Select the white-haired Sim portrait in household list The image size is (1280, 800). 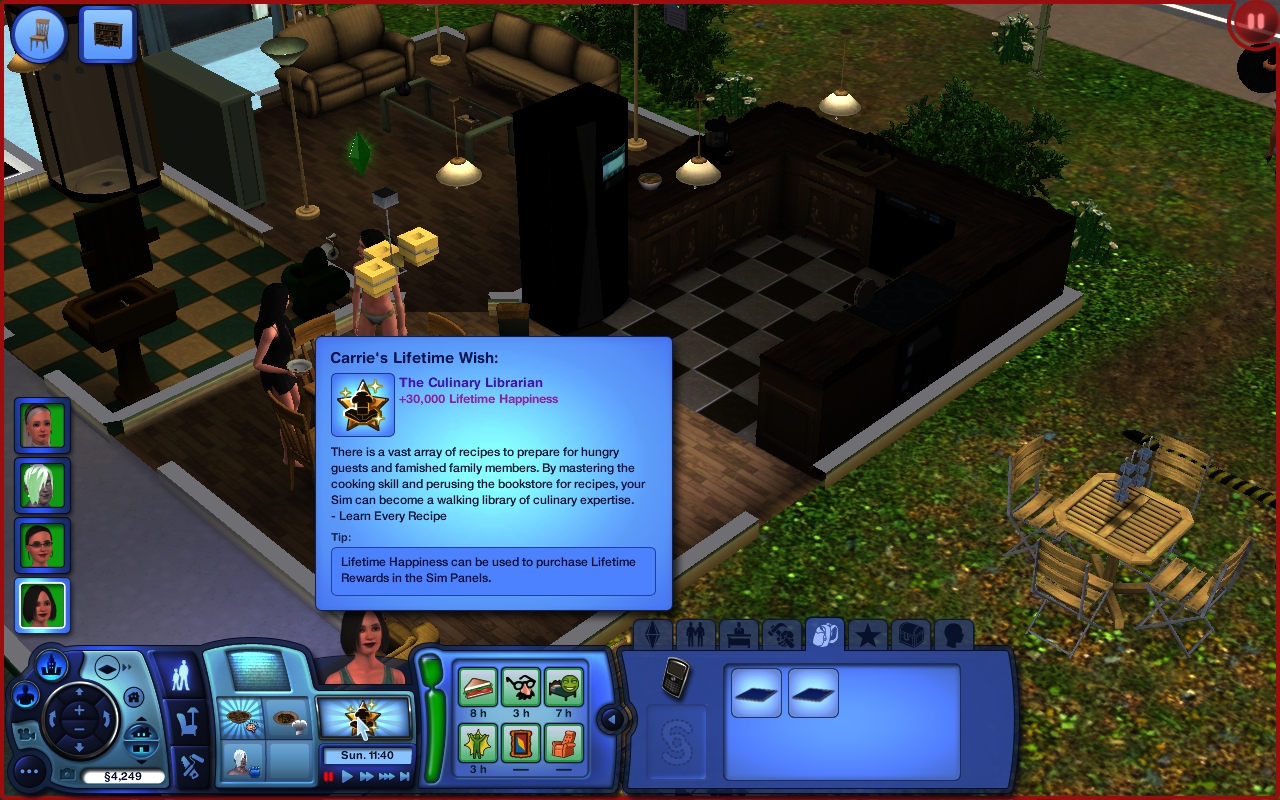[x=43, y=485]
